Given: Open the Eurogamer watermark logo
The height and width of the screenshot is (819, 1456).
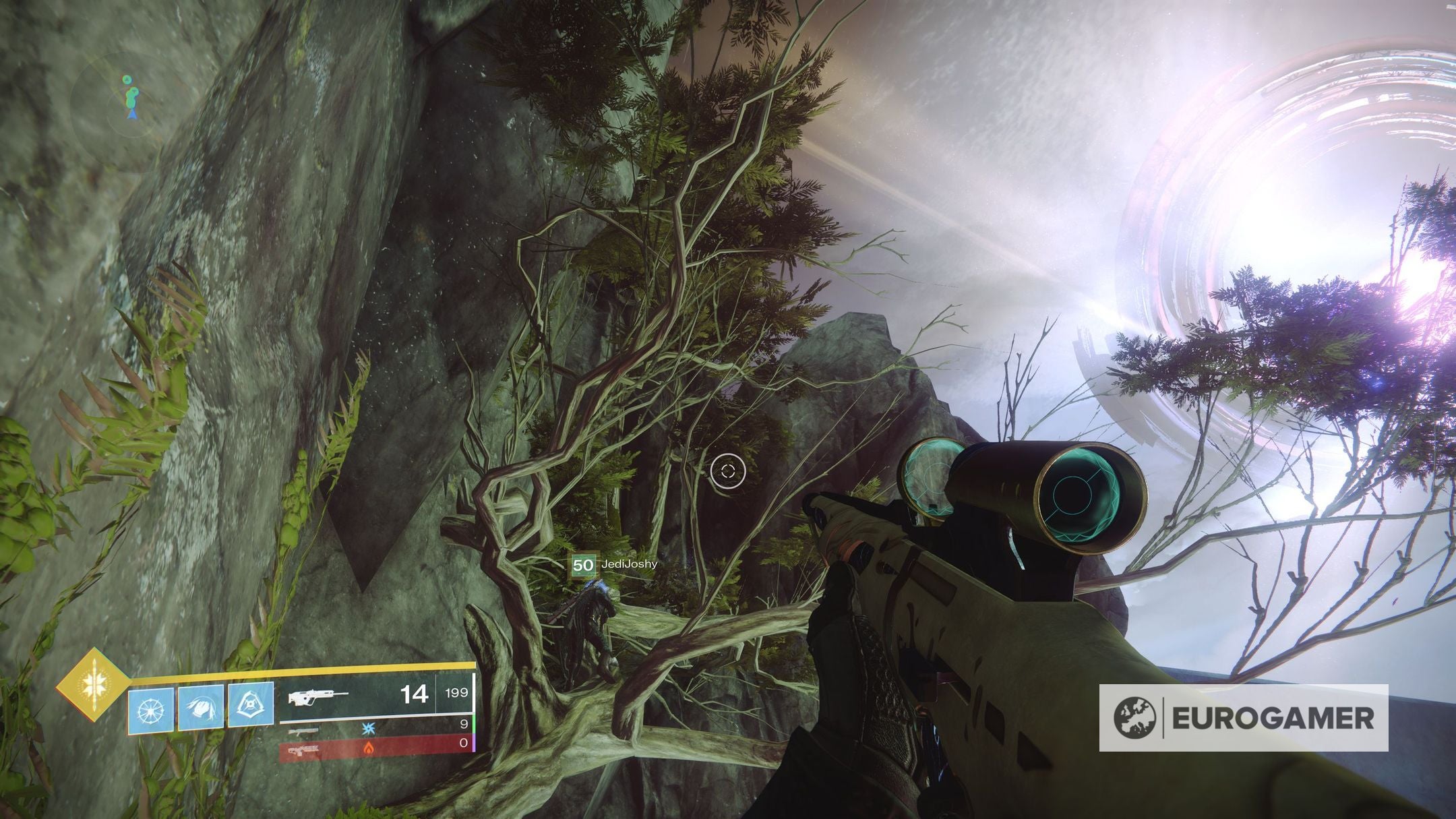Looking at the screenshot, I should point(1243,717).
